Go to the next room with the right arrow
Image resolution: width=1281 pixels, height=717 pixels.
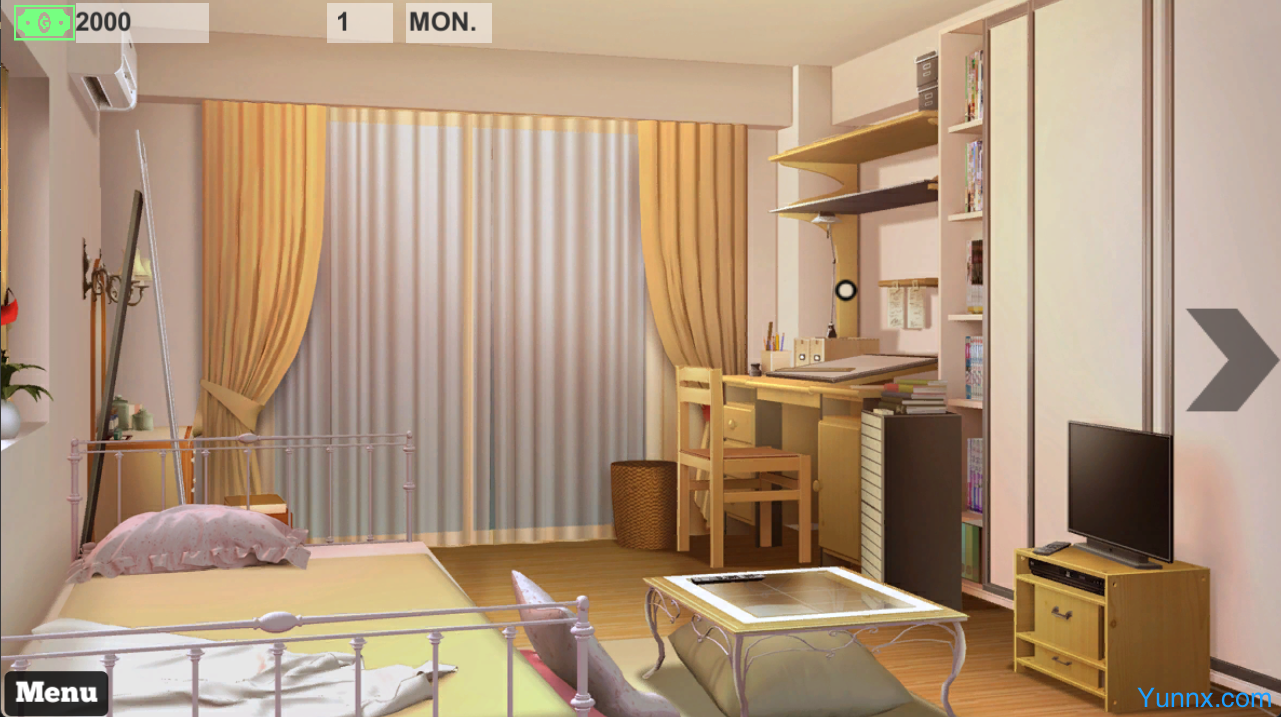[1229, 360]
